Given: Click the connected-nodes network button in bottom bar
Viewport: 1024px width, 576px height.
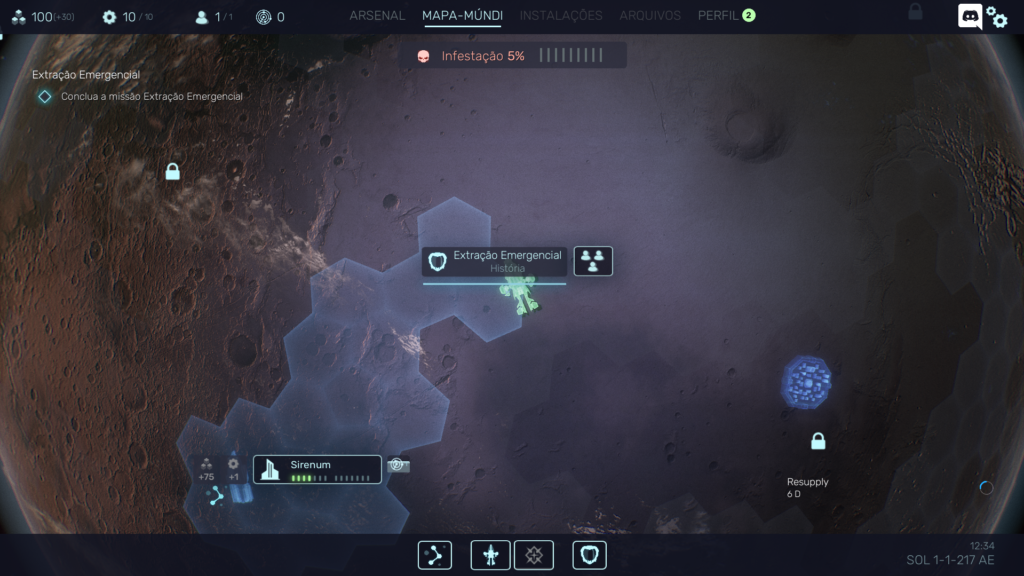Looking at the screenshot, I should point(435,555).
